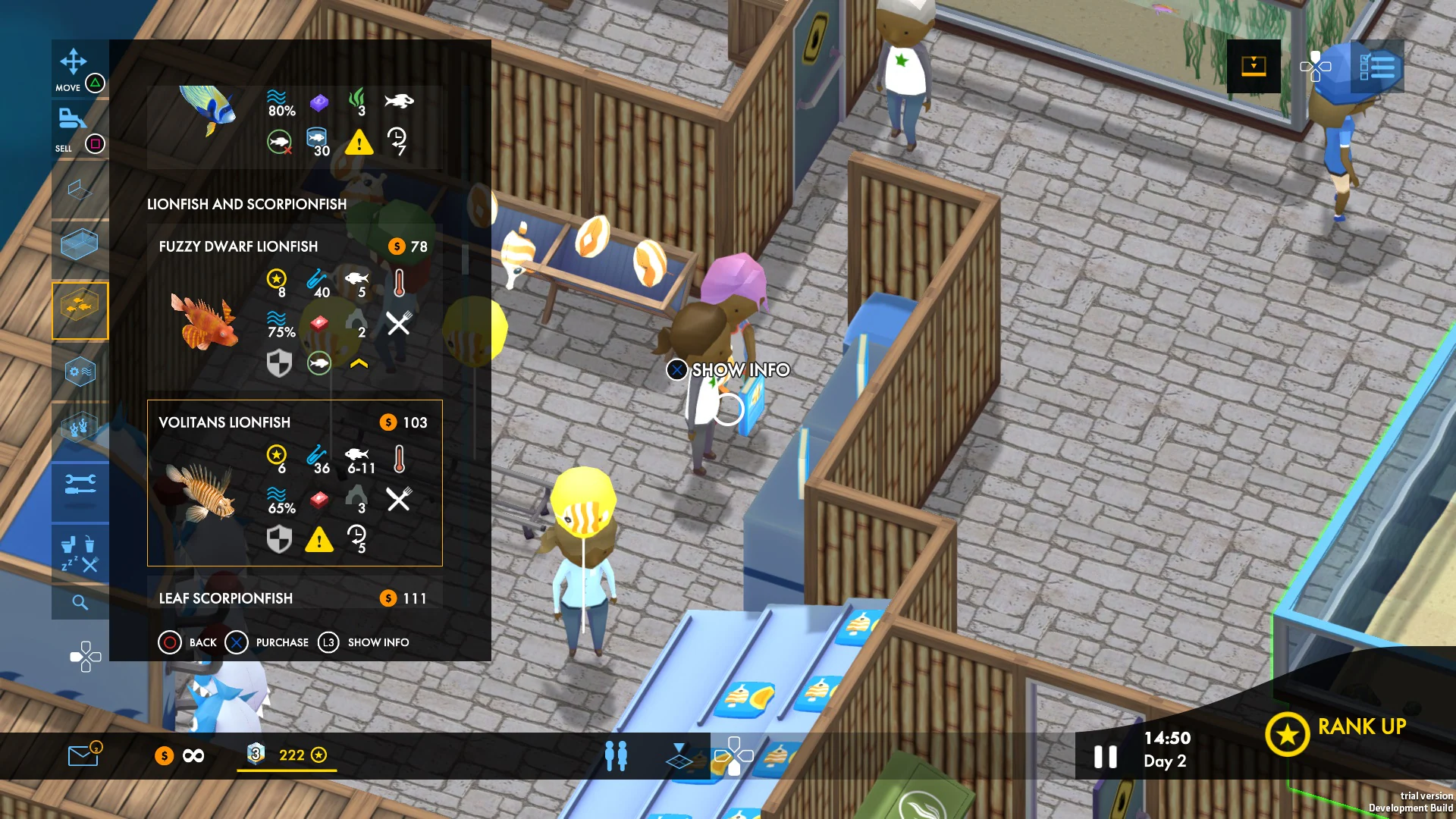Expand the Leaf Scorpionfish entry
This screenshot has width=1456, height=819.
[x=294, y=598]
